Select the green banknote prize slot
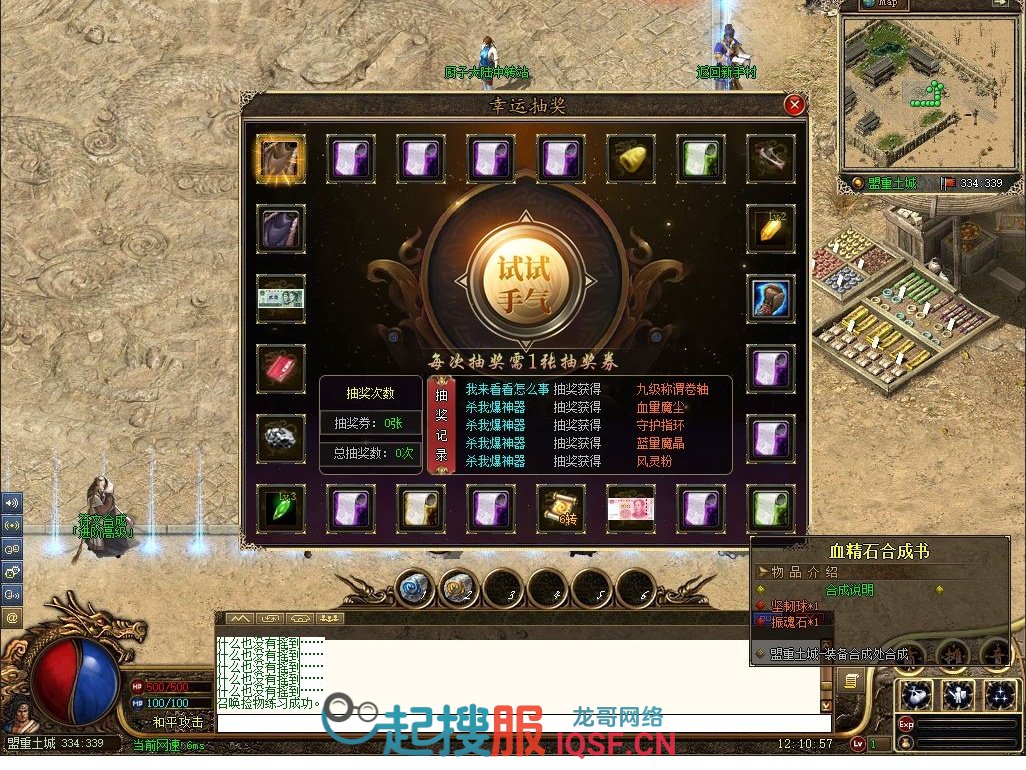 [281, 298]
